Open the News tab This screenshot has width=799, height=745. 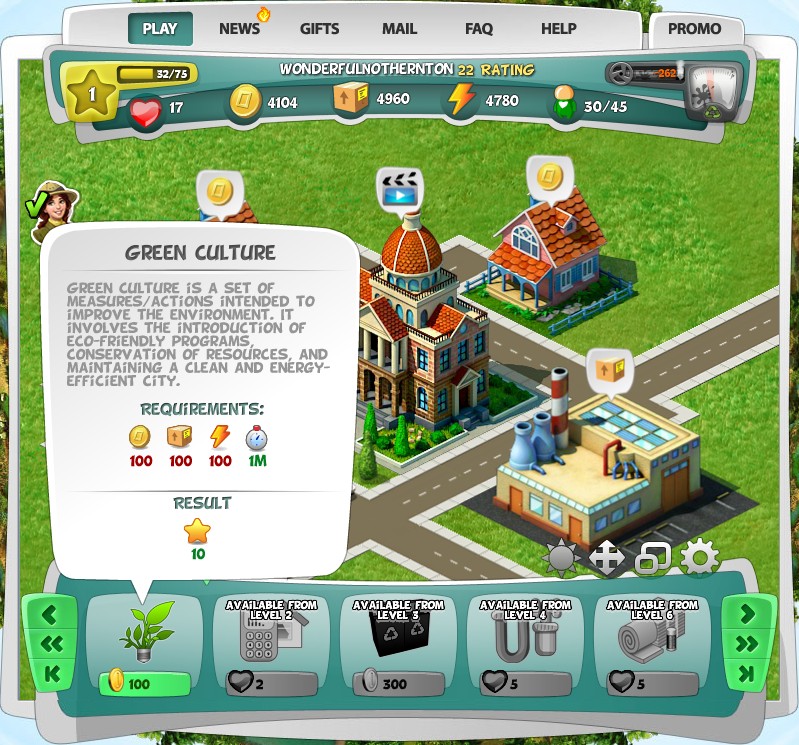tap(241, 29)
